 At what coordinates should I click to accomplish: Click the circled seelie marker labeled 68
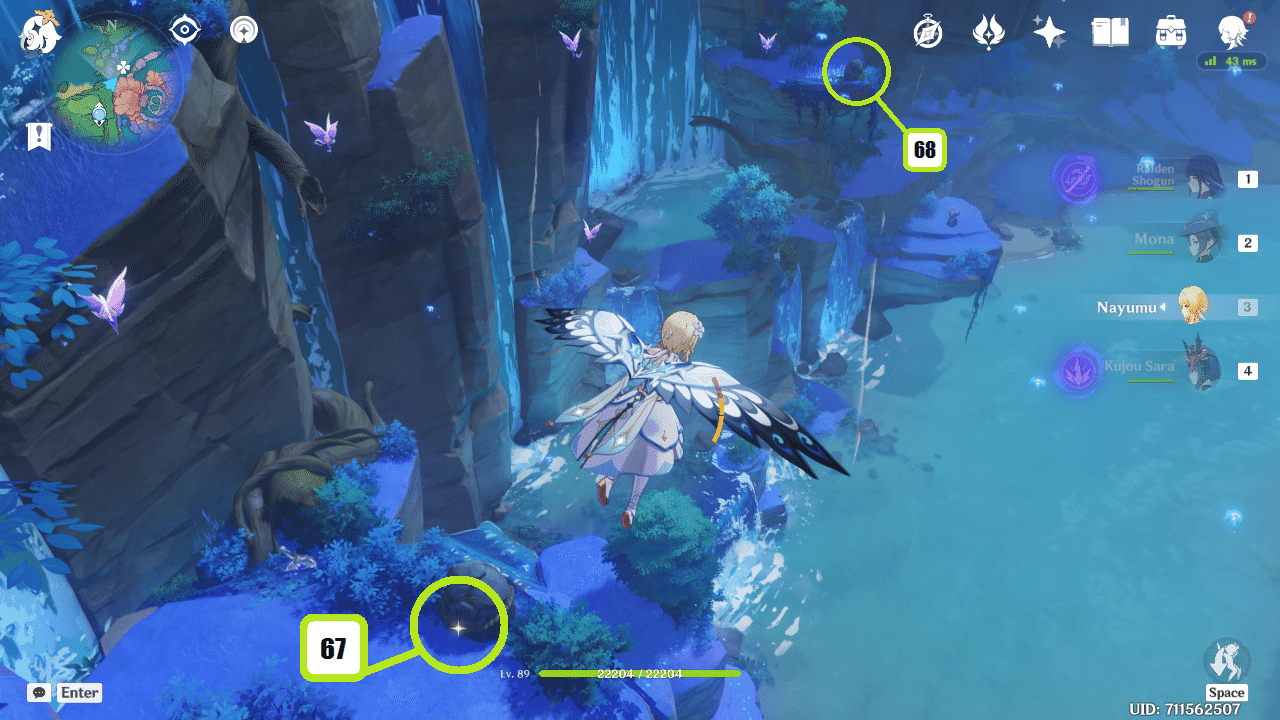click(x=855, y=71)
